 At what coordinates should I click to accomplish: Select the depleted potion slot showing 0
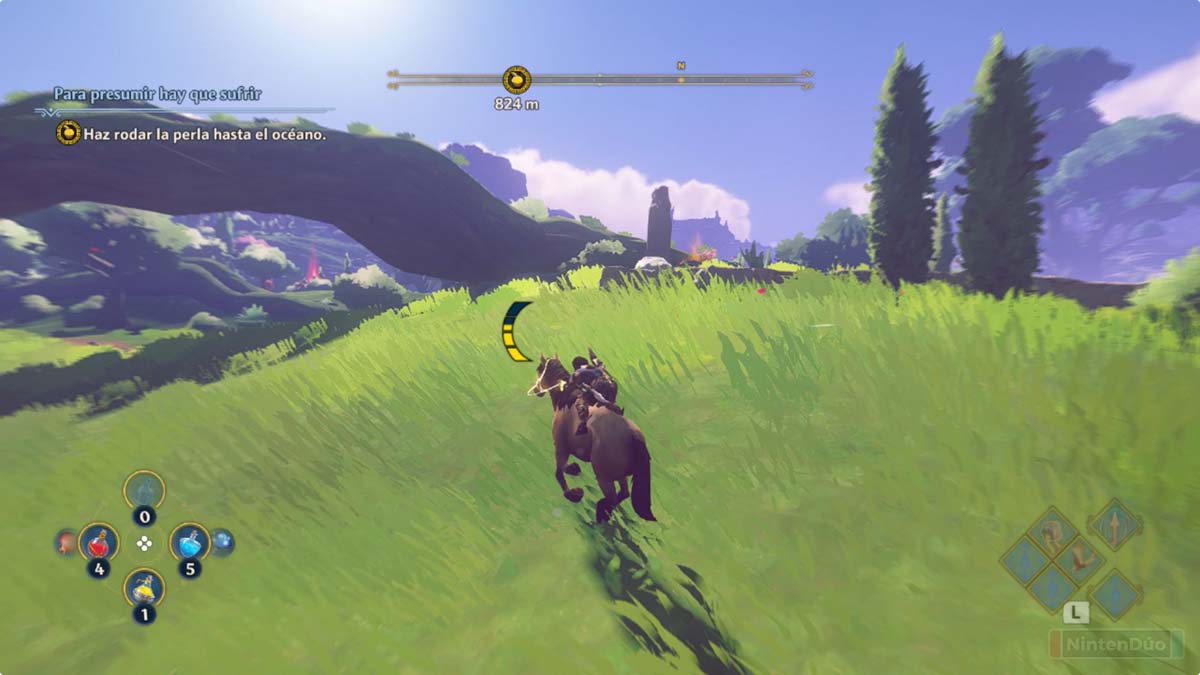click(x=144, y=491)
